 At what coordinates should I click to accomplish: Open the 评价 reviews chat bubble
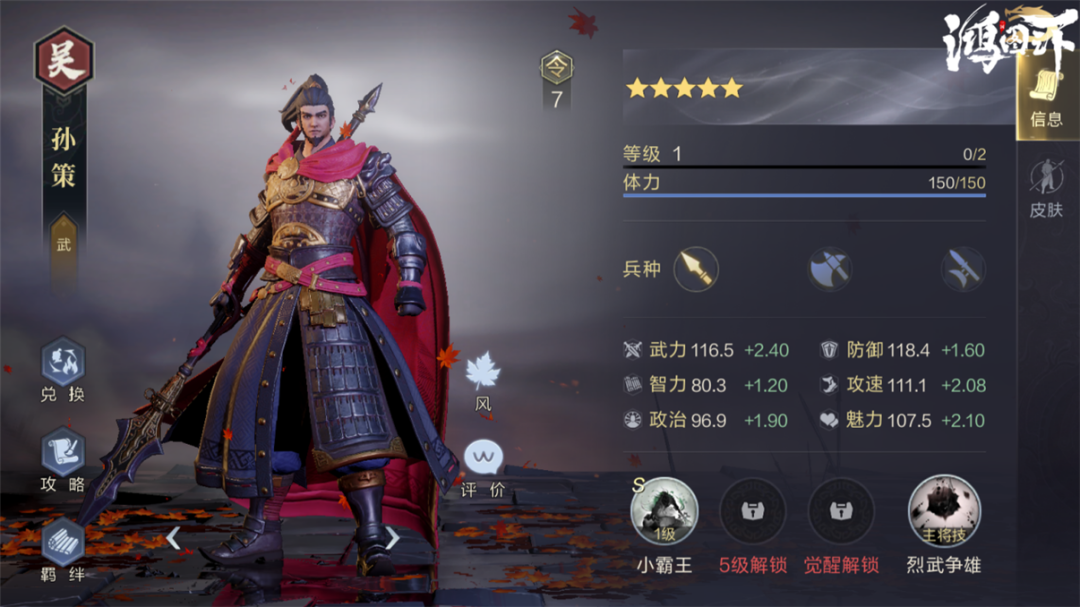click(x=483, y=465)
